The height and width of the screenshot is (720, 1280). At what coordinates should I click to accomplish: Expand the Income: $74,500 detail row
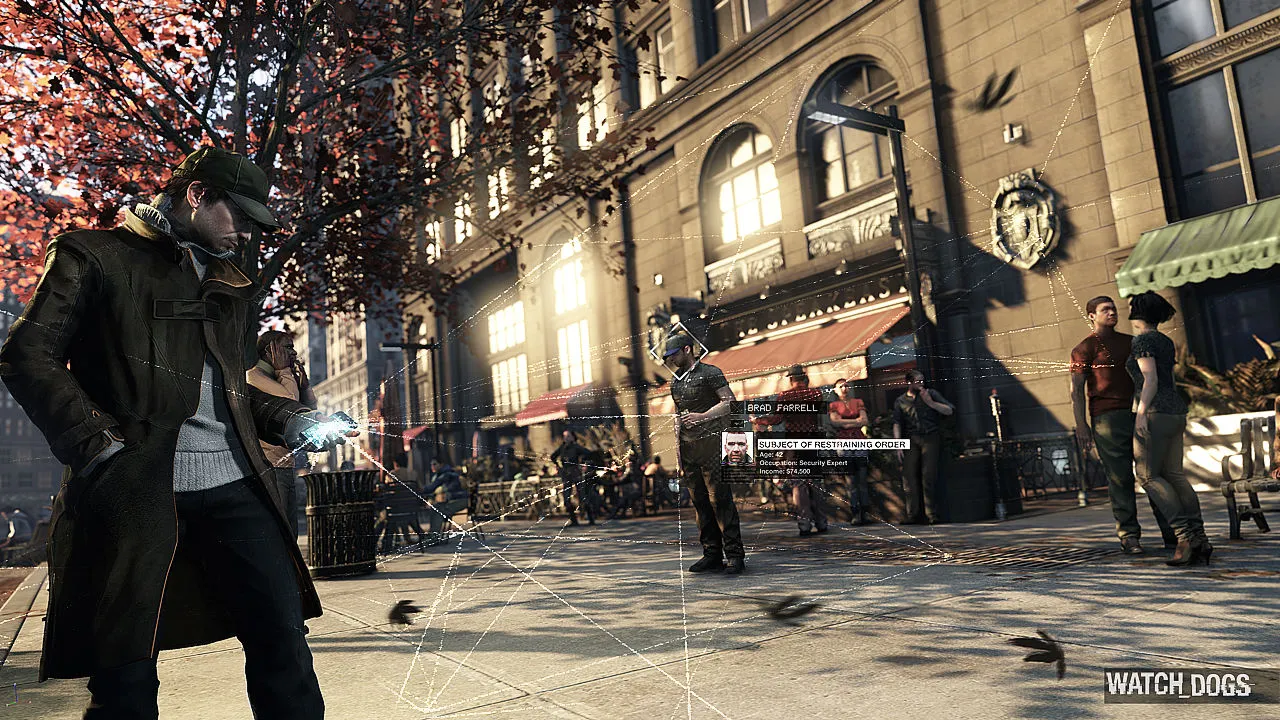coord(785,471)
